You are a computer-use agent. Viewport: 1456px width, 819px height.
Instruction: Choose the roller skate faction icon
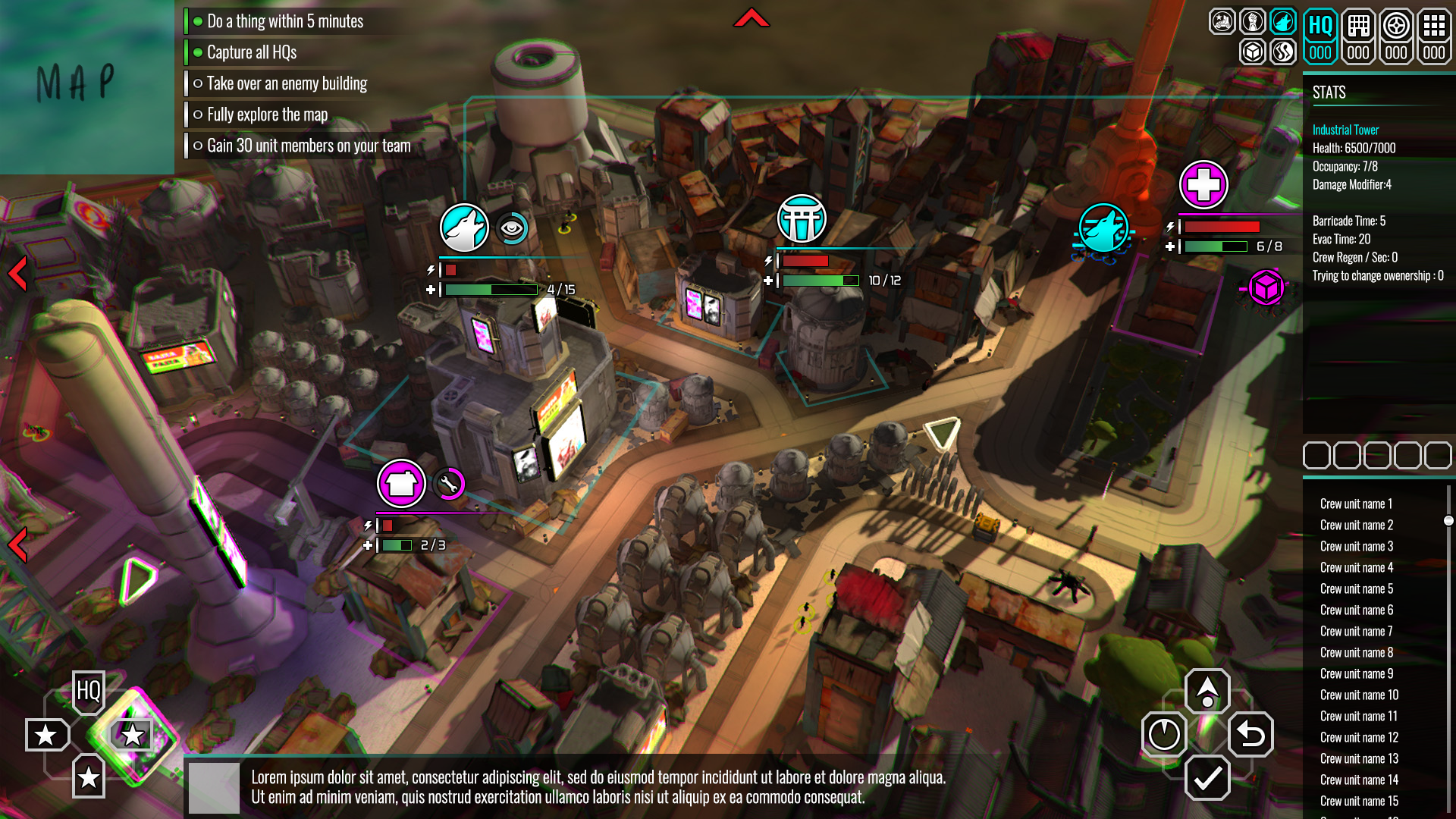(x=1222, y=21)
